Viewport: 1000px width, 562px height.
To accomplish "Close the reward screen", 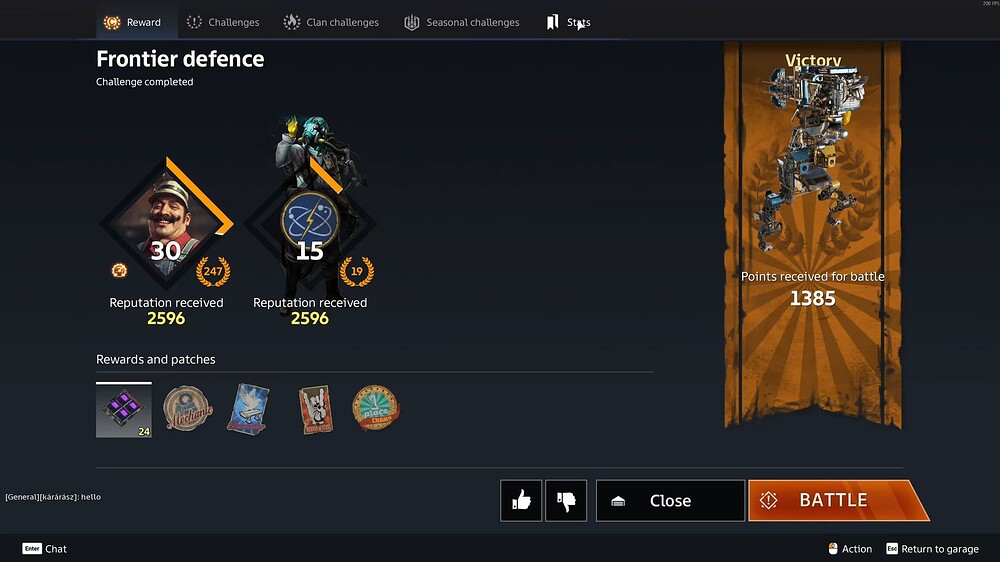I will click(x=670, y=501).
